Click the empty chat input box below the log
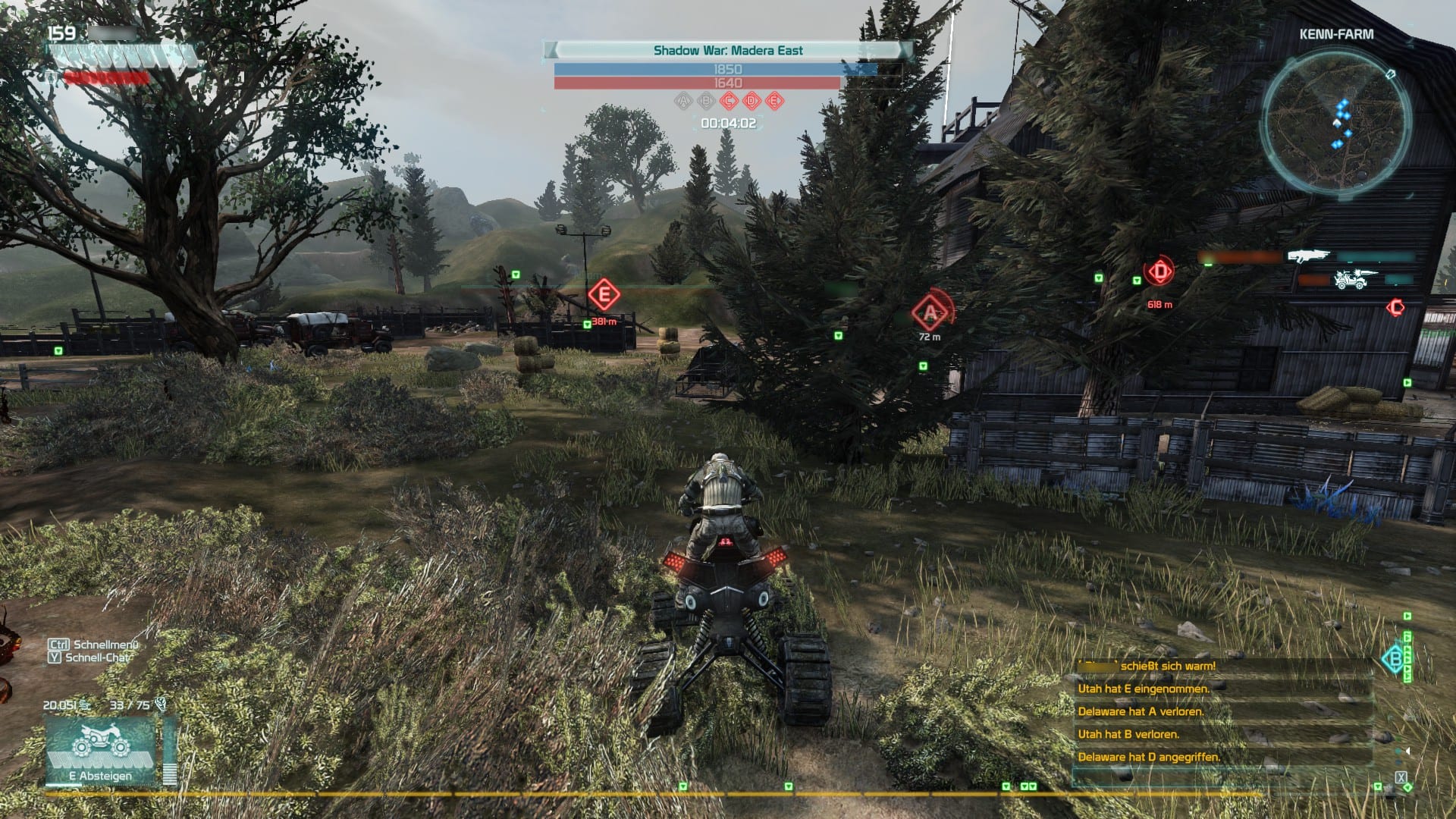The height and width of the screenshot is (819, 1456). coord(1222,779)
